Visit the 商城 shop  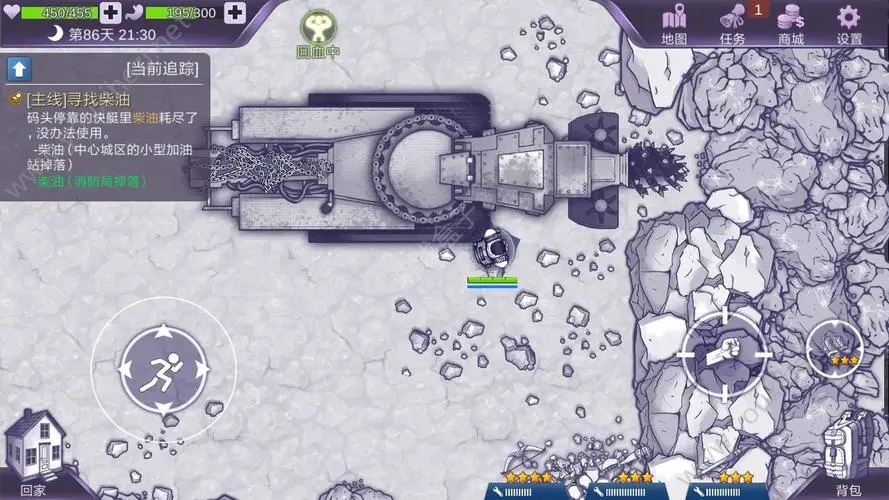[x=791, y=24]
